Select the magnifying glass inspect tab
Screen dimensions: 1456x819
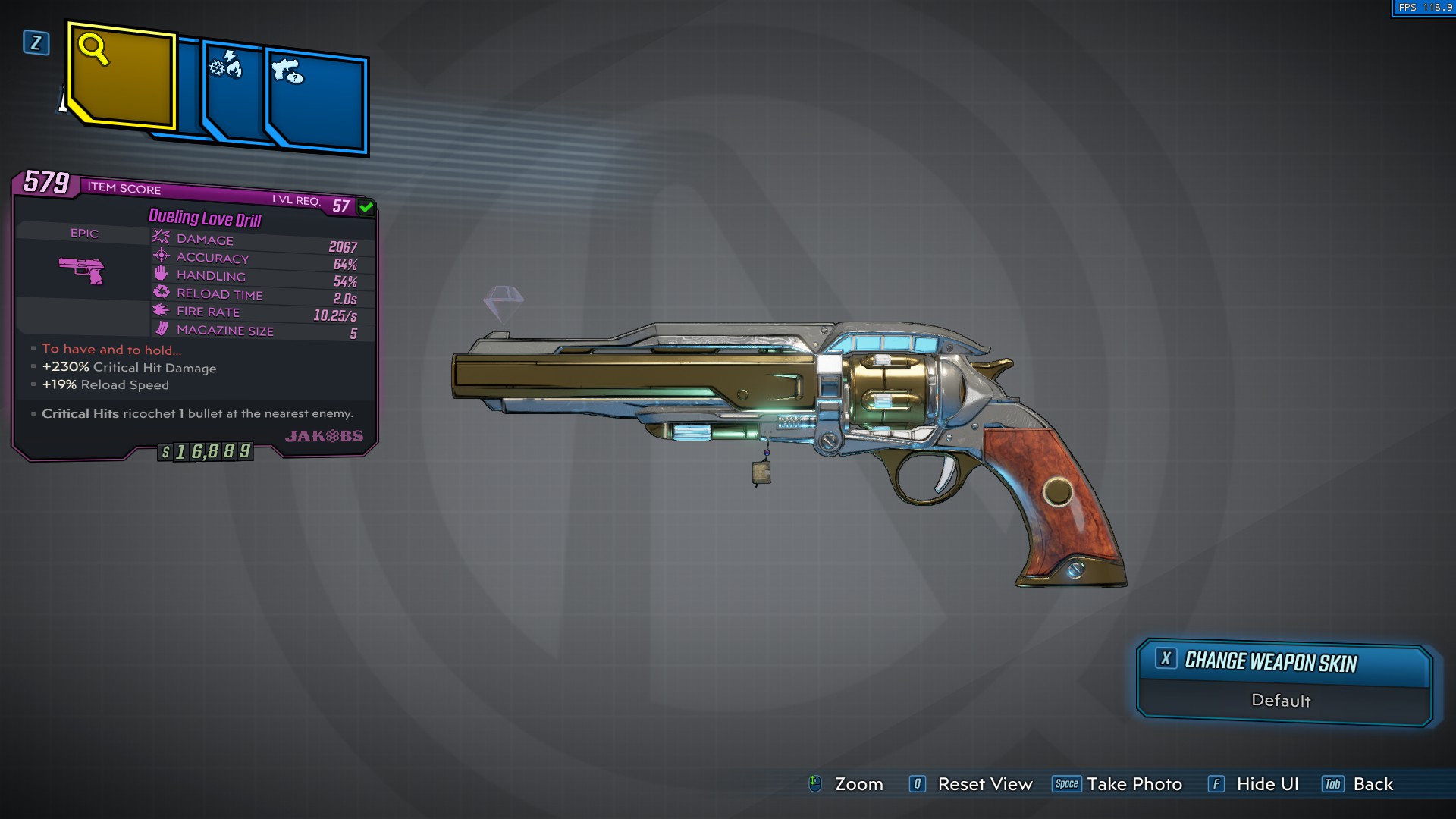pos(121,76)
